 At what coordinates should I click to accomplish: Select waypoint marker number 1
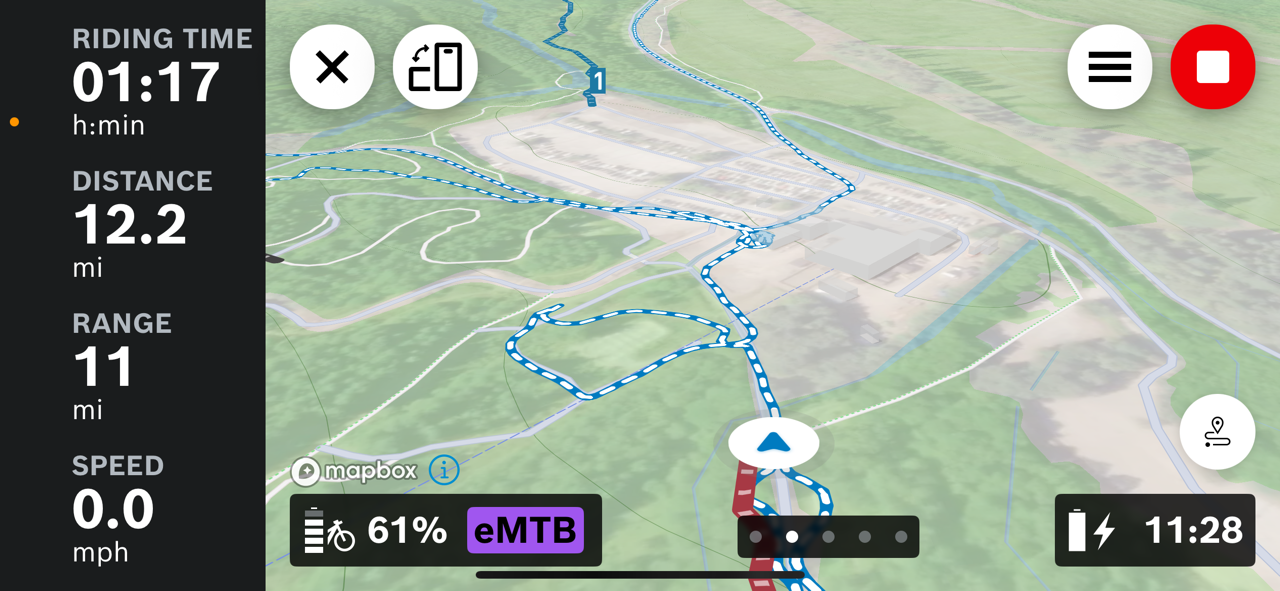pyautogui.click(x=597, y=81)
